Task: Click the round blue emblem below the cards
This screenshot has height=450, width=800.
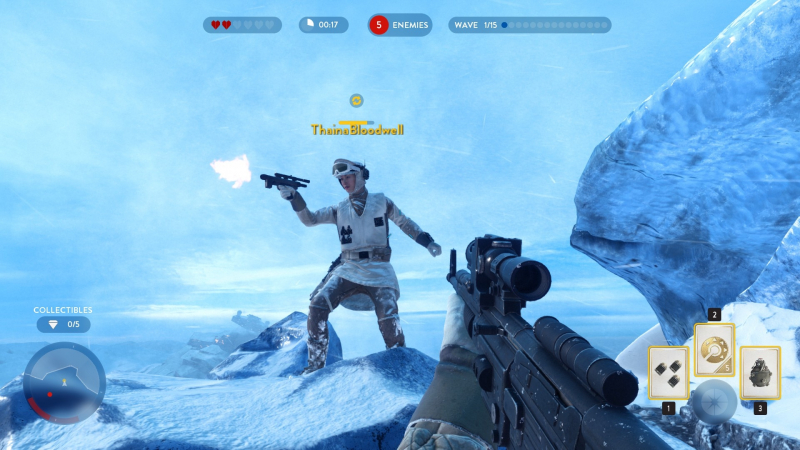Action: (x=715, y=400)
